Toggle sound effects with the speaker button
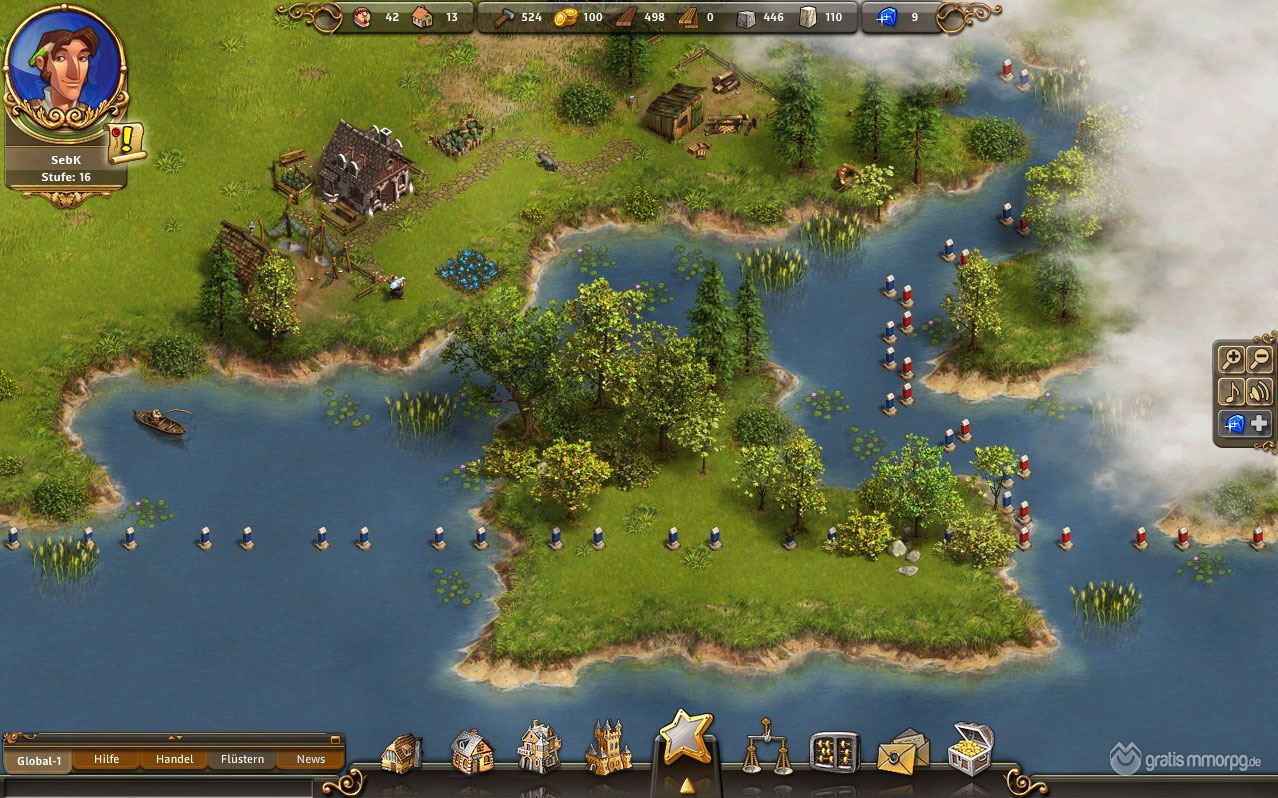This screenshot has height=798, width=1278. tap(1259, 391)
